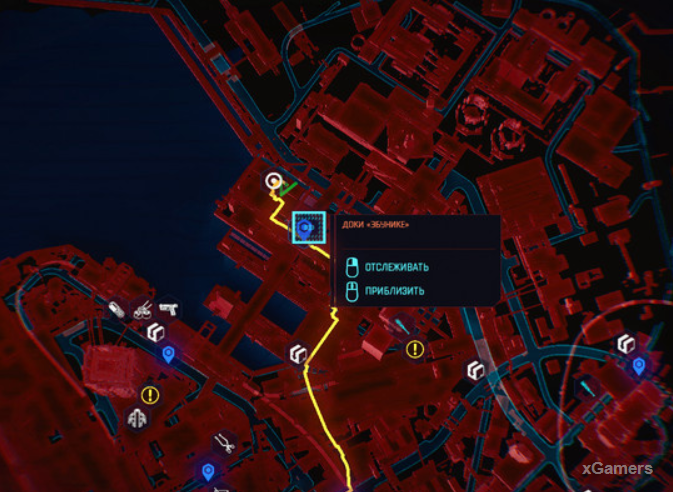Choose the pistol gun shop marker
This screenshot has height=492, width=673.
tap(167, 306)
